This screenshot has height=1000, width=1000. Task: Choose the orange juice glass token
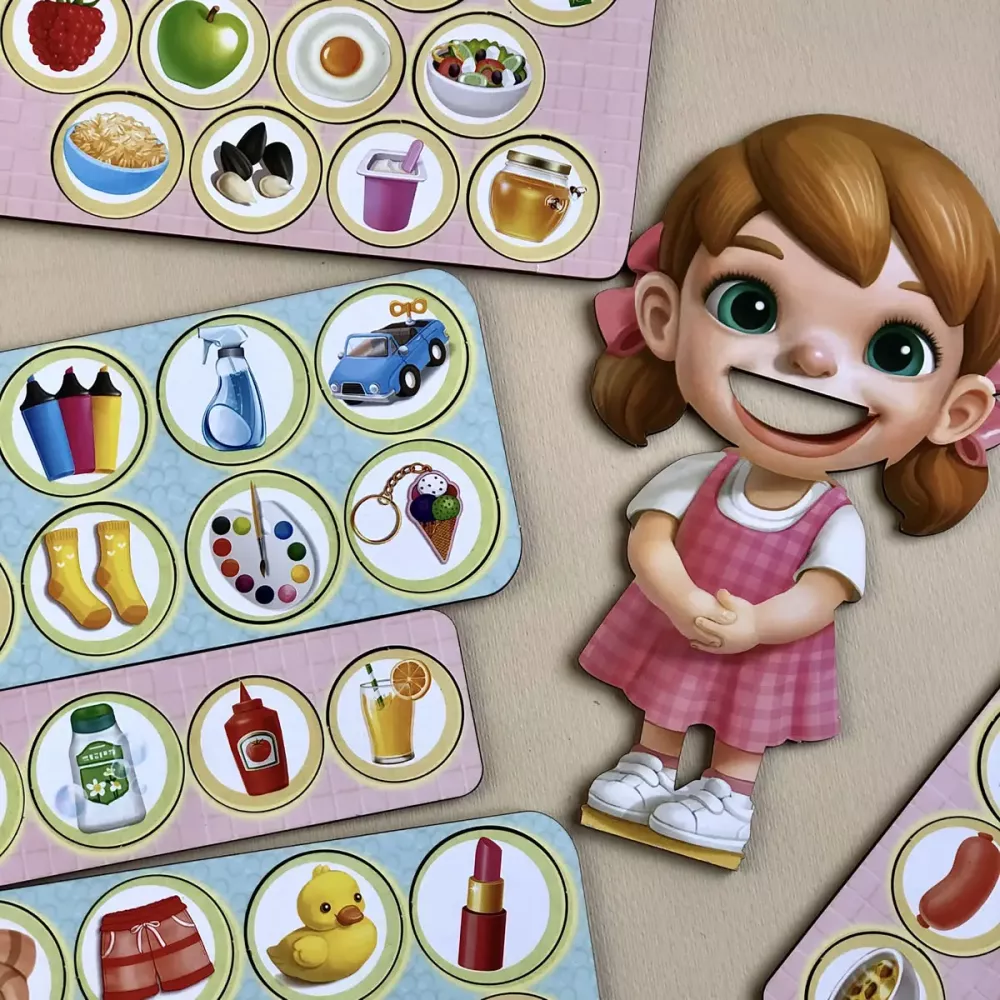click(x=394, y=714)
